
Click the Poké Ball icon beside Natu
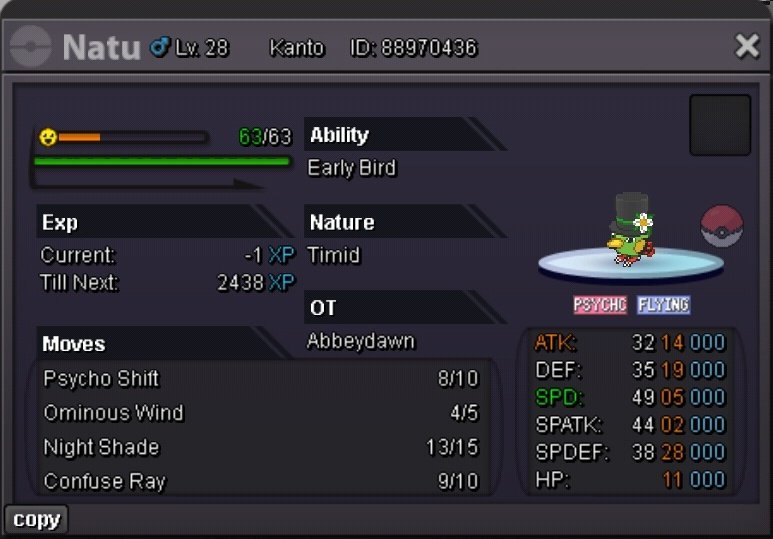click(x=721, y=226)
